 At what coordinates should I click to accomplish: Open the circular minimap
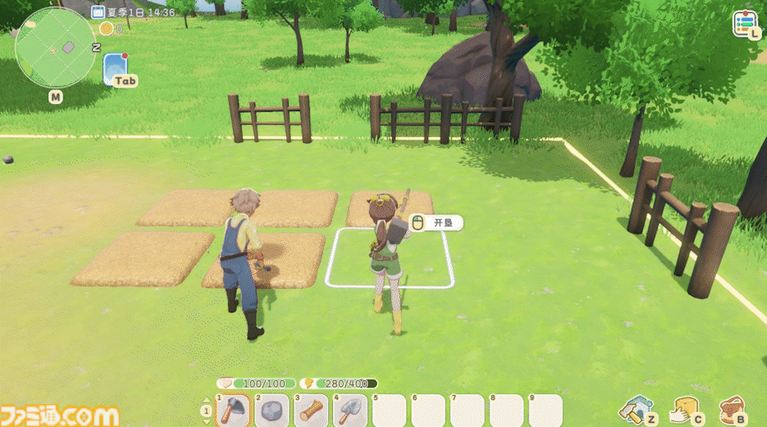click(55, 46)
